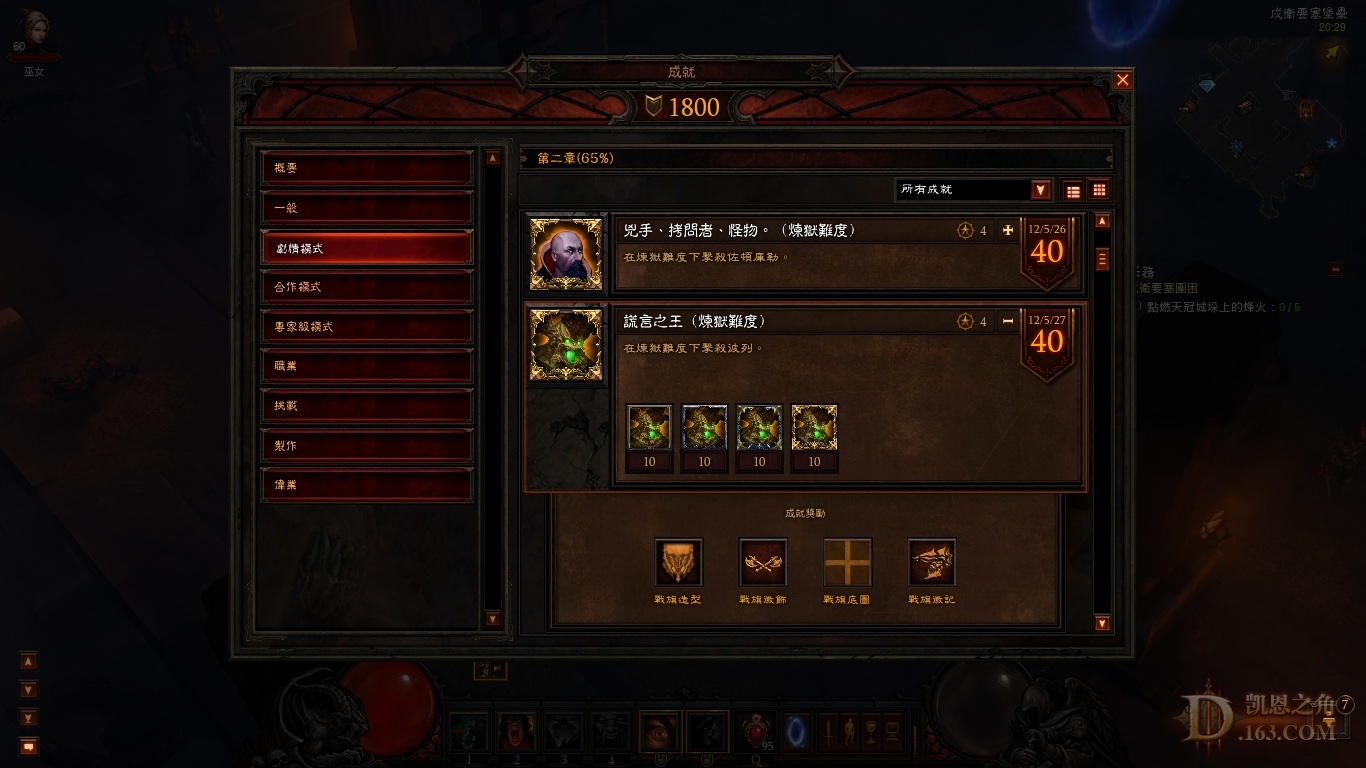Open the 概要 summary category
The width and height of the screenshot is (1366, 768).
point(366,168)
